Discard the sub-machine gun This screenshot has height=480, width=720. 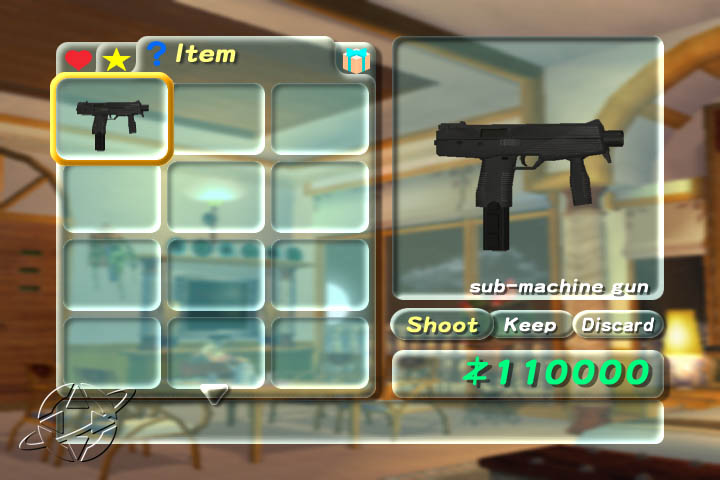coord(617,325)
